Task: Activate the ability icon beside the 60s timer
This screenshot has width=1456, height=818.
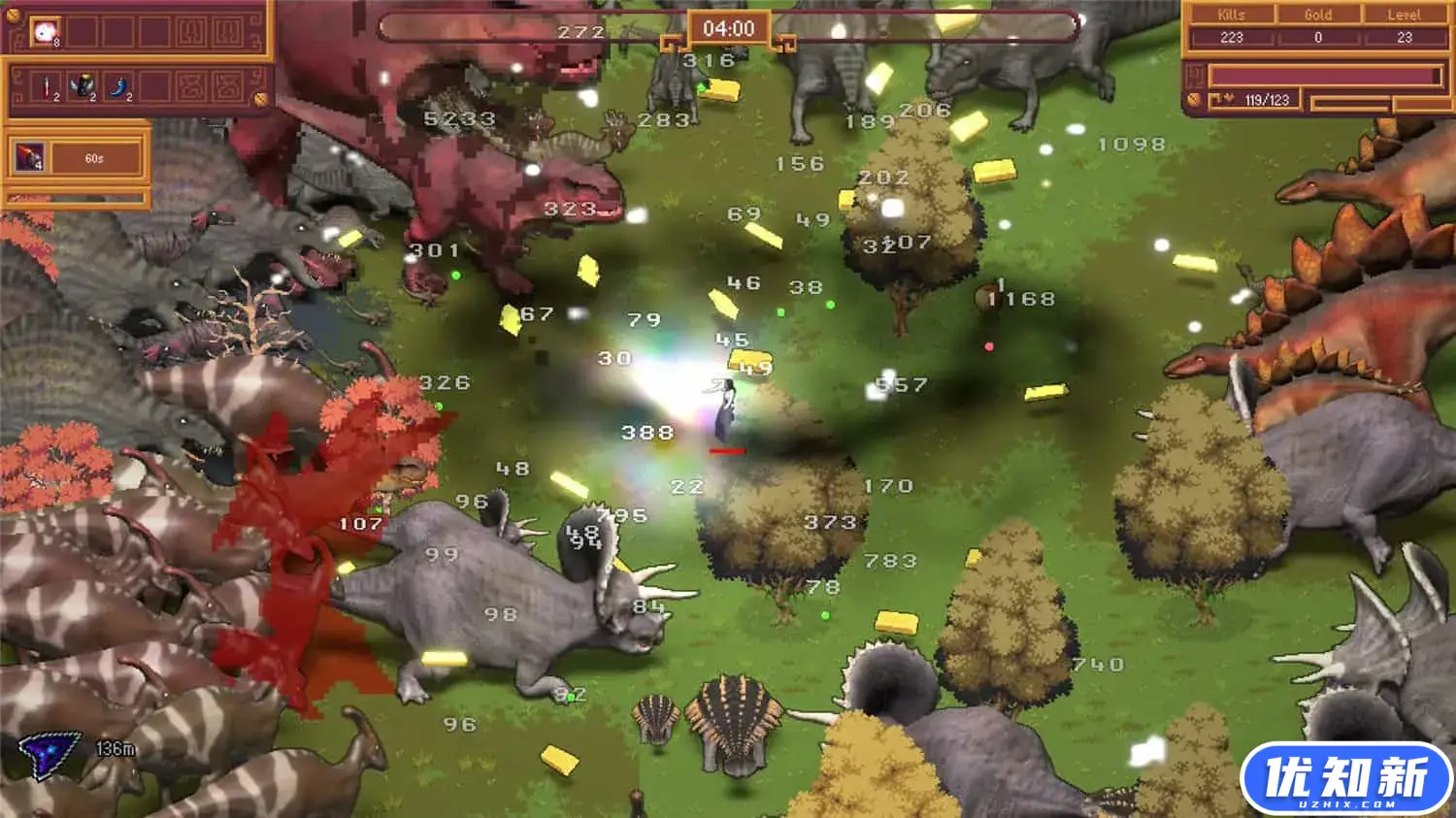Action: click(x=29, y=157)
